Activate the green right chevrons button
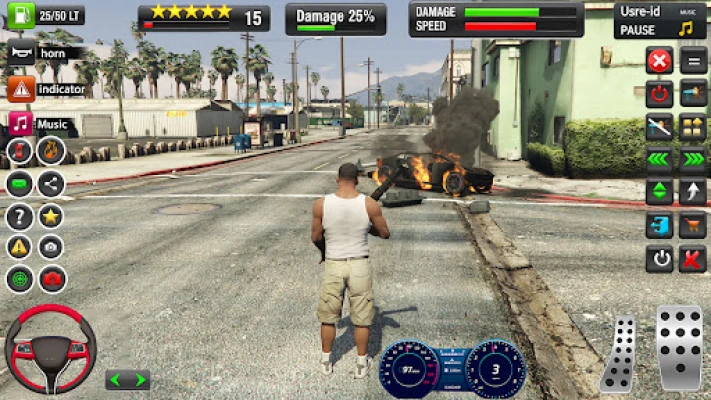The width and height of the screenshot is (711, 400). click(693, 159)
